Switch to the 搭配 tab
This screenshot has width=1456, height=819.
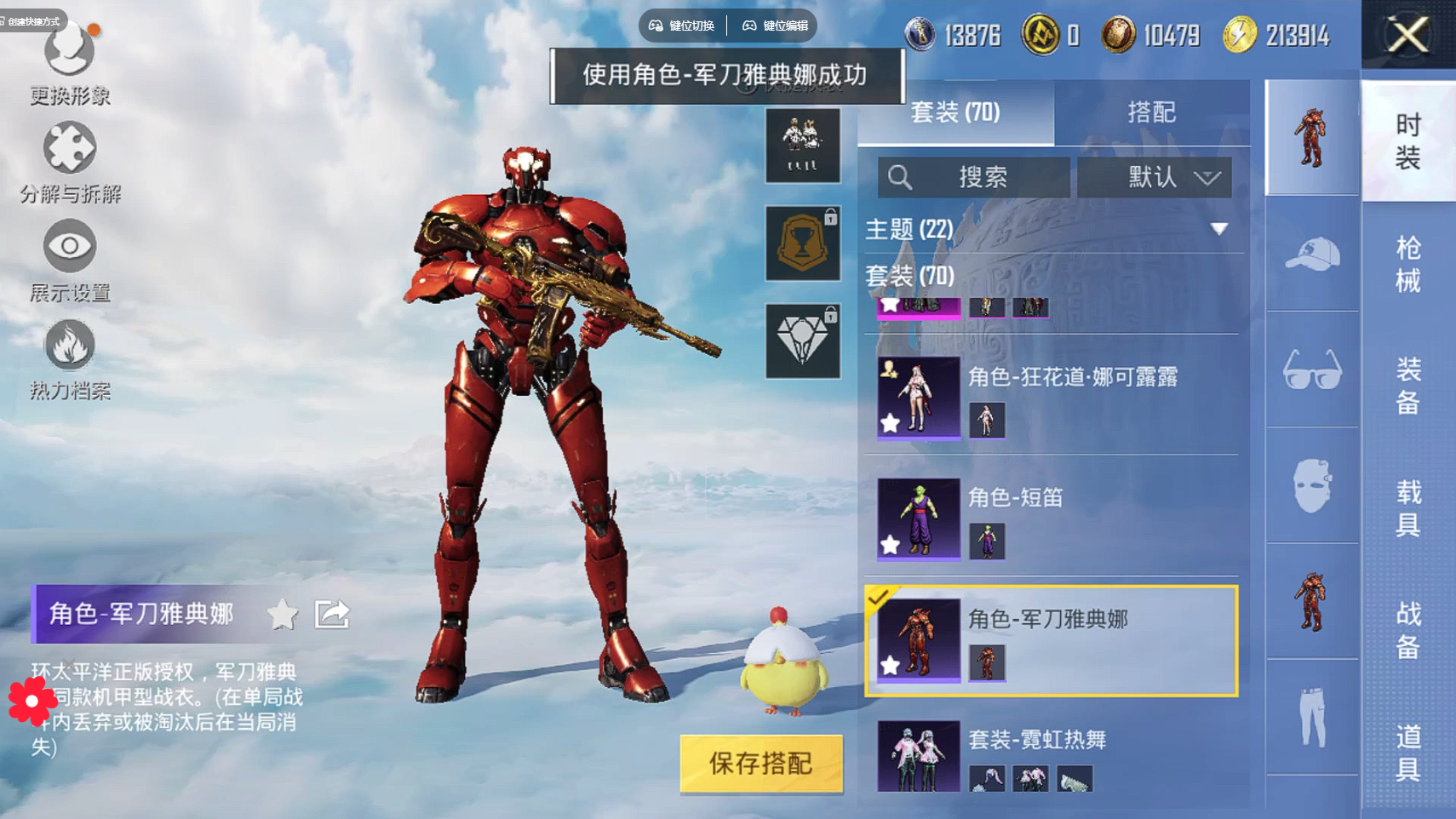pyautogui.click(x=1151, y=112)
